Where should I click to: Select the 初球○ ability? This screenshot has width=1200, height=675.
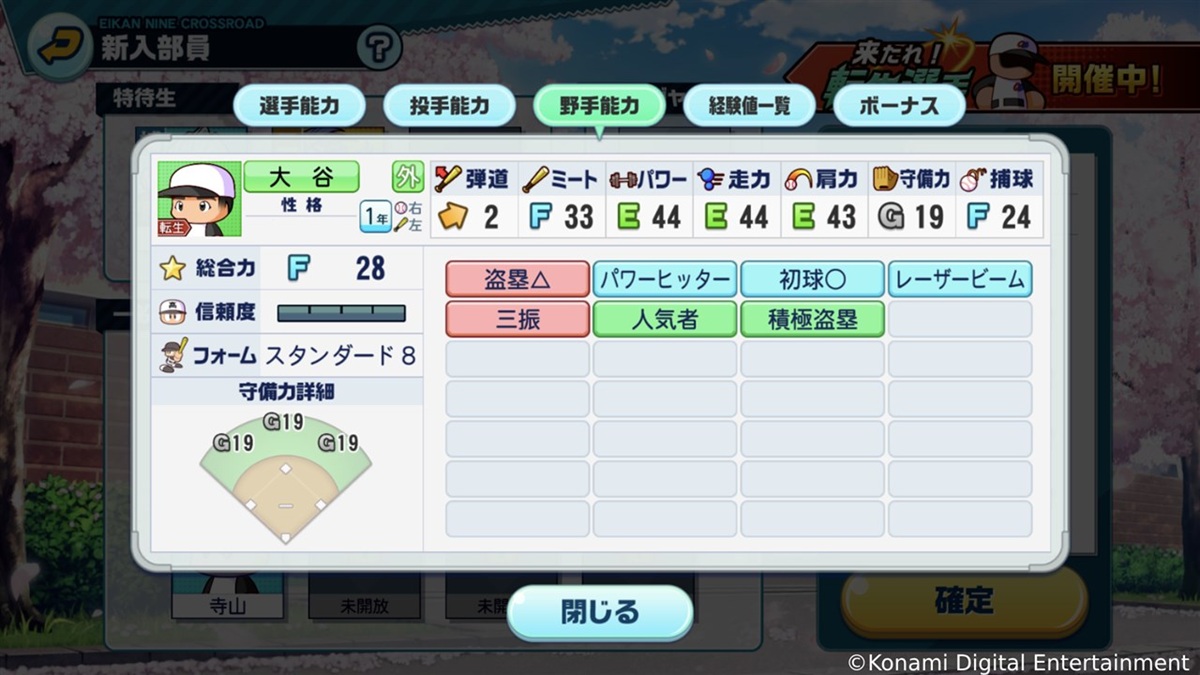click(x=812, y=280)
